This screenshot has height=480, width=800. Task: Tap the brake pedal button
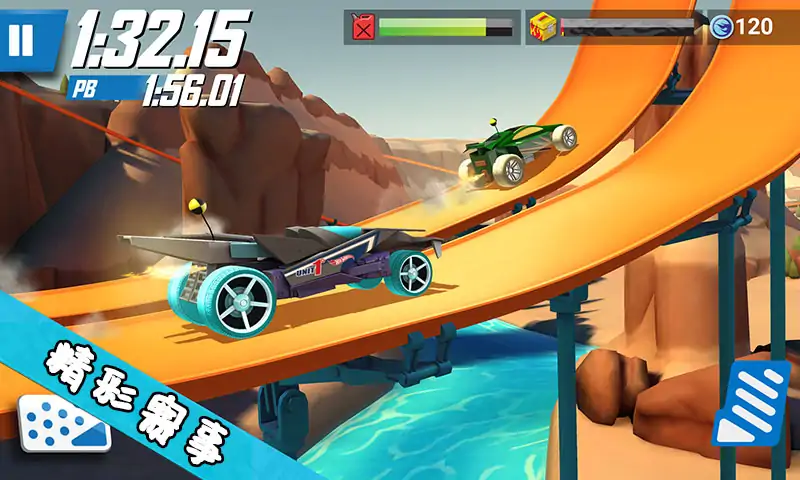(62, 425)
